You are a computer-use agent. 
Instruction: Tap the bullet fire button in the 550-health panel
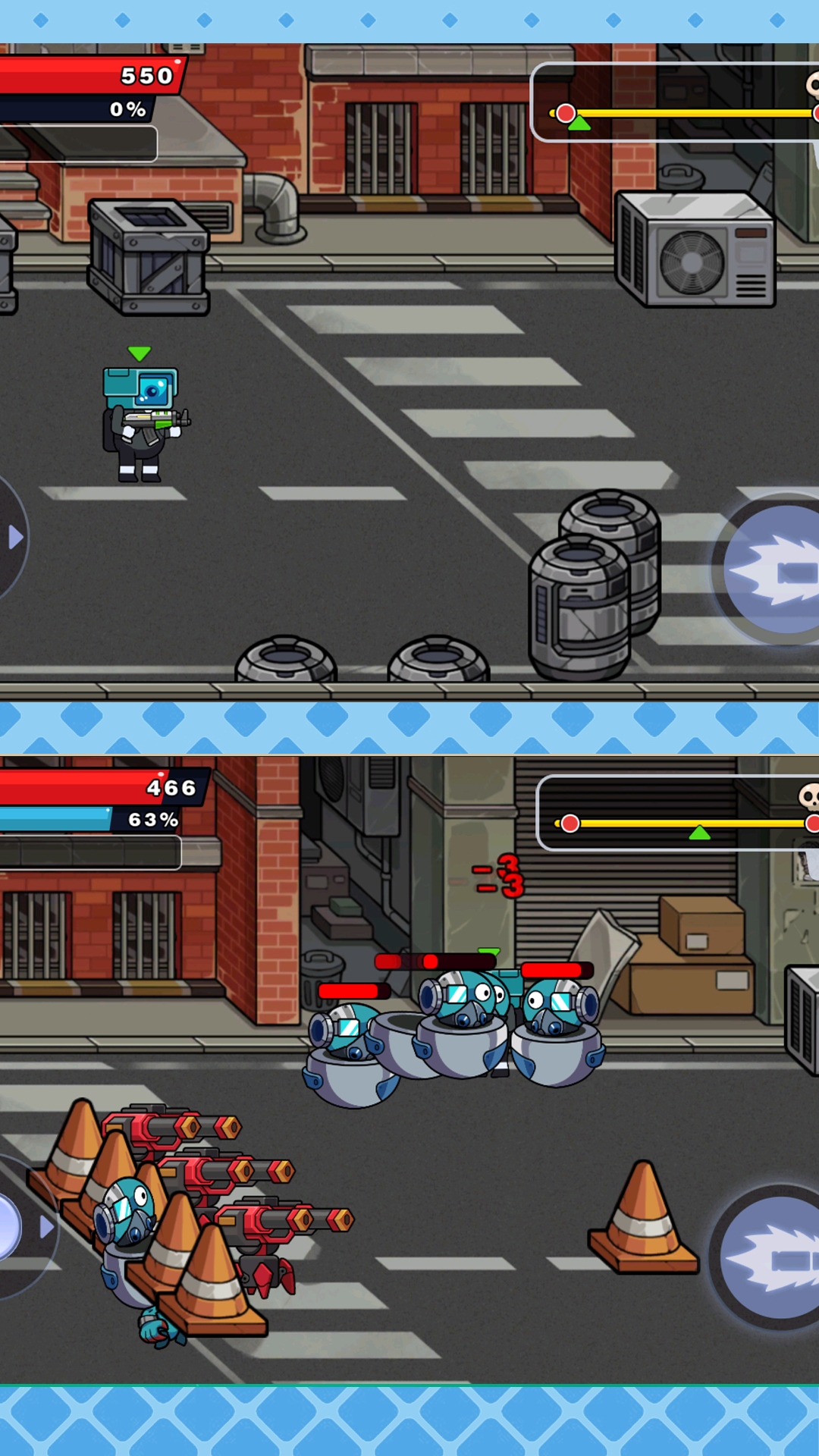click(773, 570)
